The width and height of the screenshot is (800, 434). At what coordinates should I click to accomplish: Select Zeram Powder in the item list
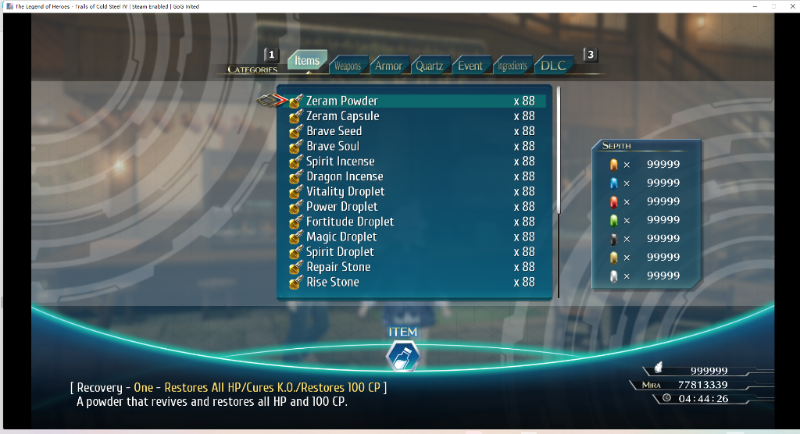click(x=342, y=101)
